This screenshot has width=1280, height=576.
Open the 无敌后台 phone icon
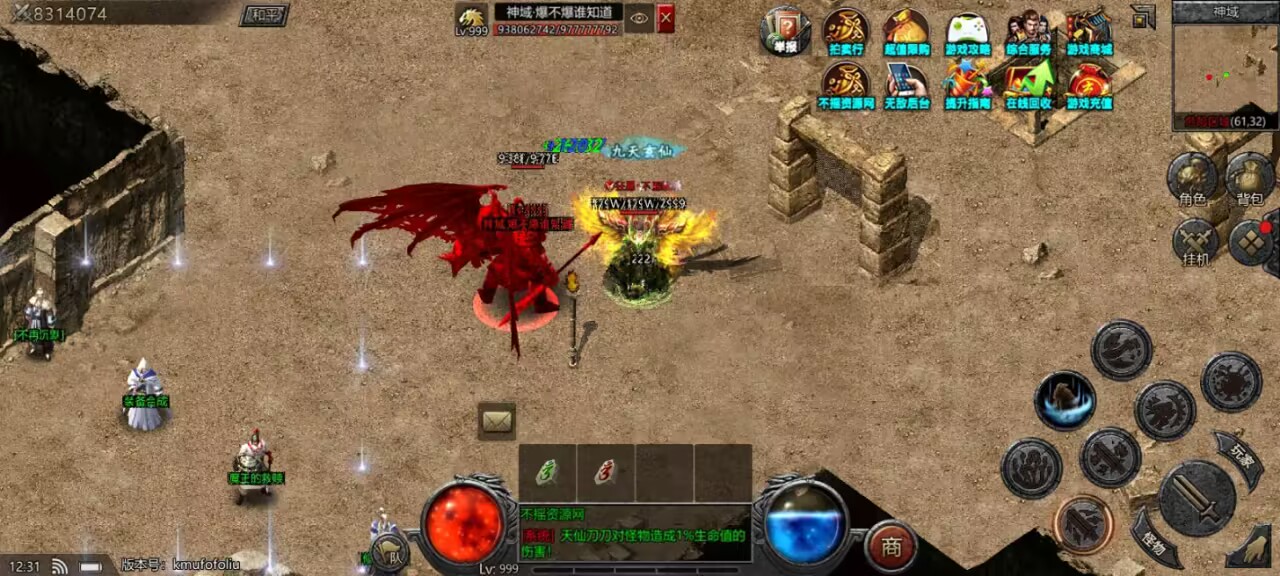[x=906, y=84]
